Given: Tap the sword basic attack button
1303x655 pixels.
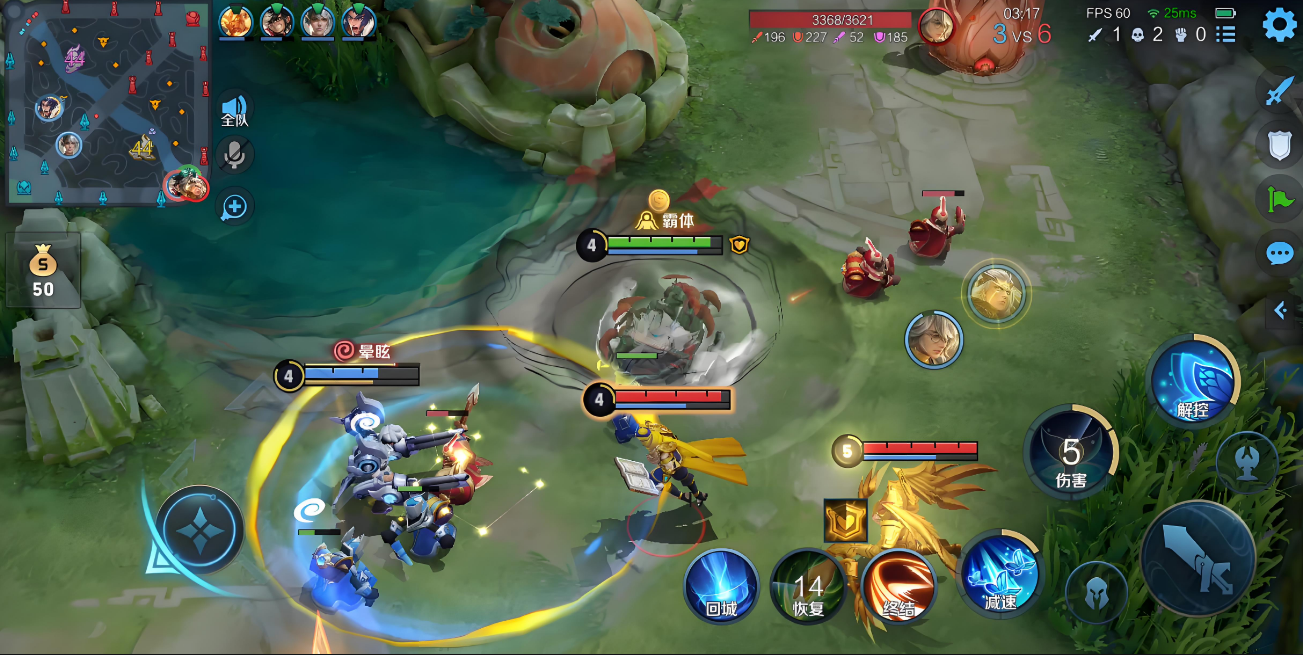Looking at the screenshot, I should tap(1197, 557).
